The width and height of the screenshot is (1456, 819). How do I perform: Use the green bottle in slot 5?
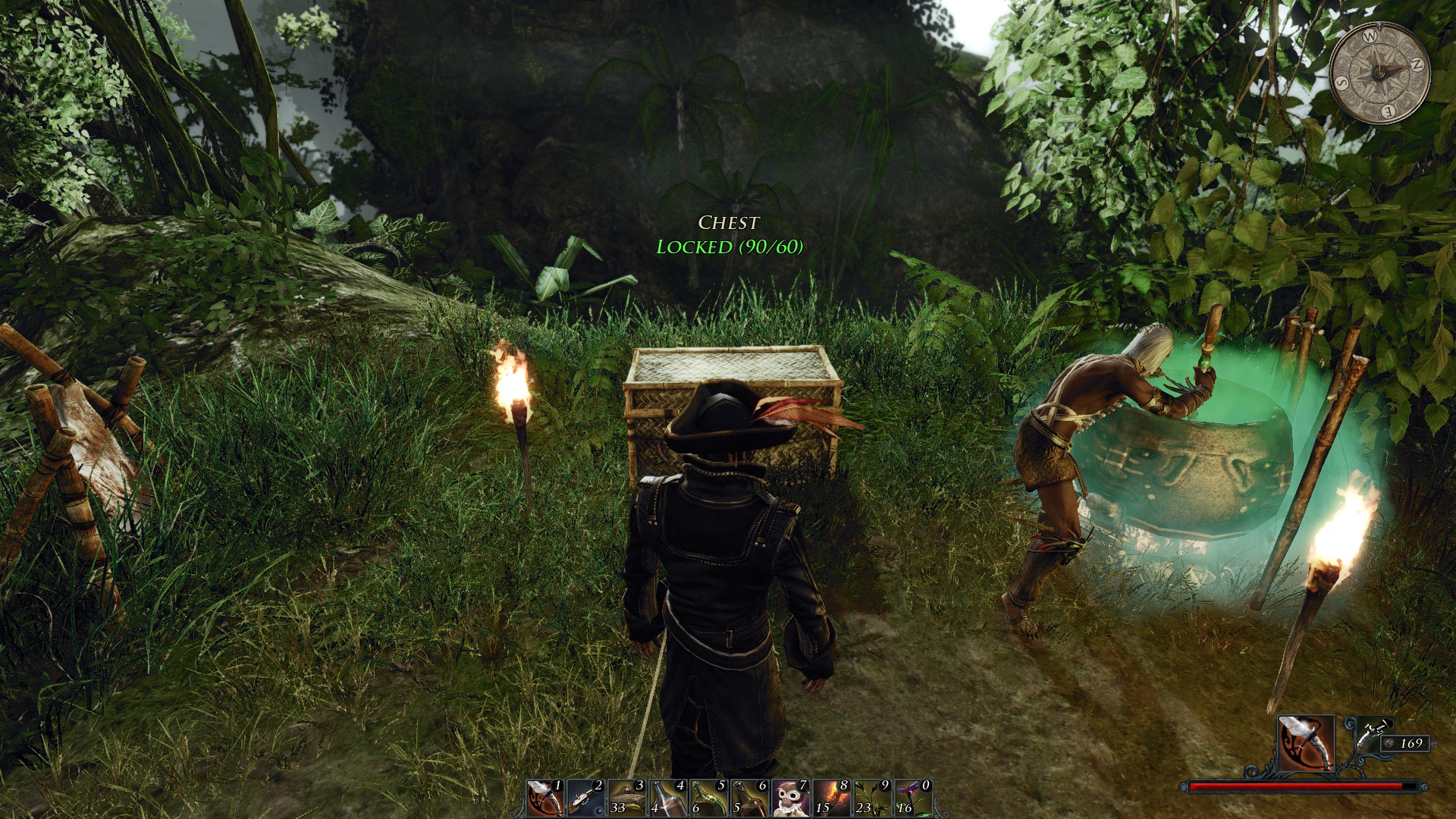tap(708, 799)
